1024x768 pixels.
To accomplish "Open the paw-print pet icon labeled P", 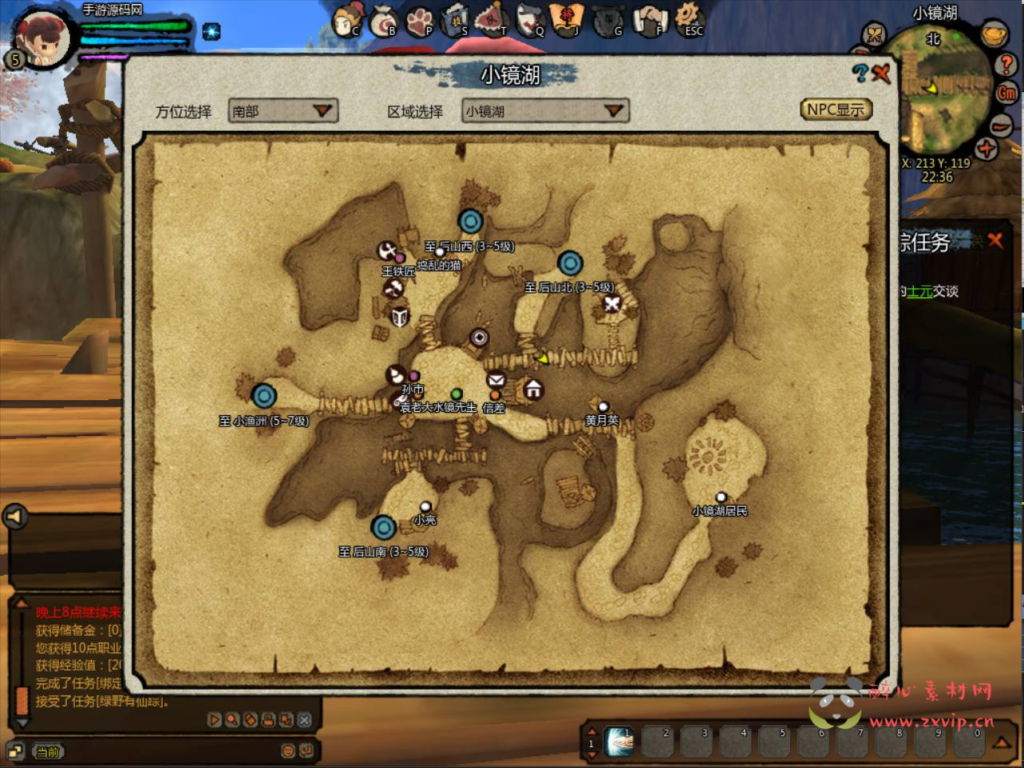I will point(419,20).
